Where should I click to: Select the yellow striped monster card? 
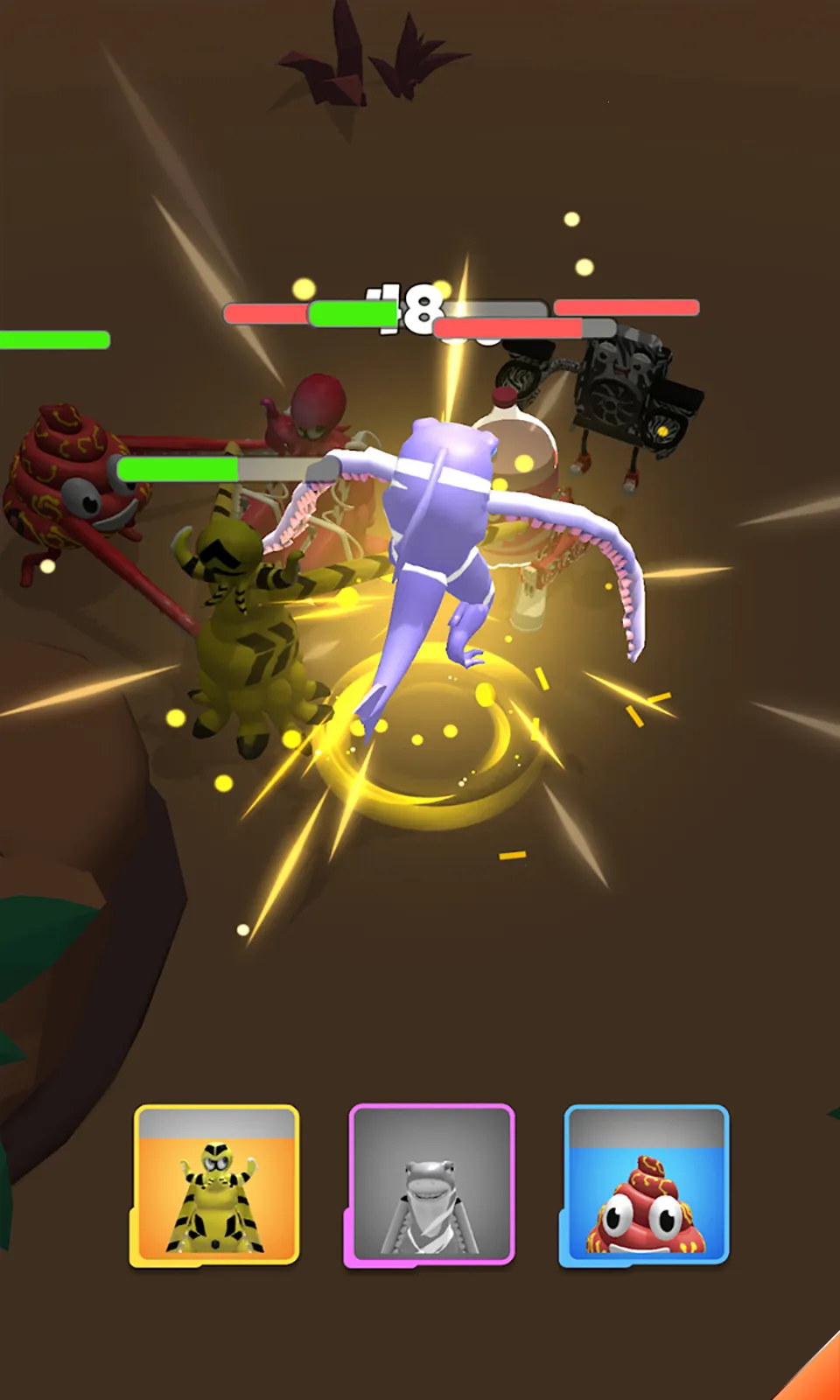pyautogui.click(x=216, y=1186)
